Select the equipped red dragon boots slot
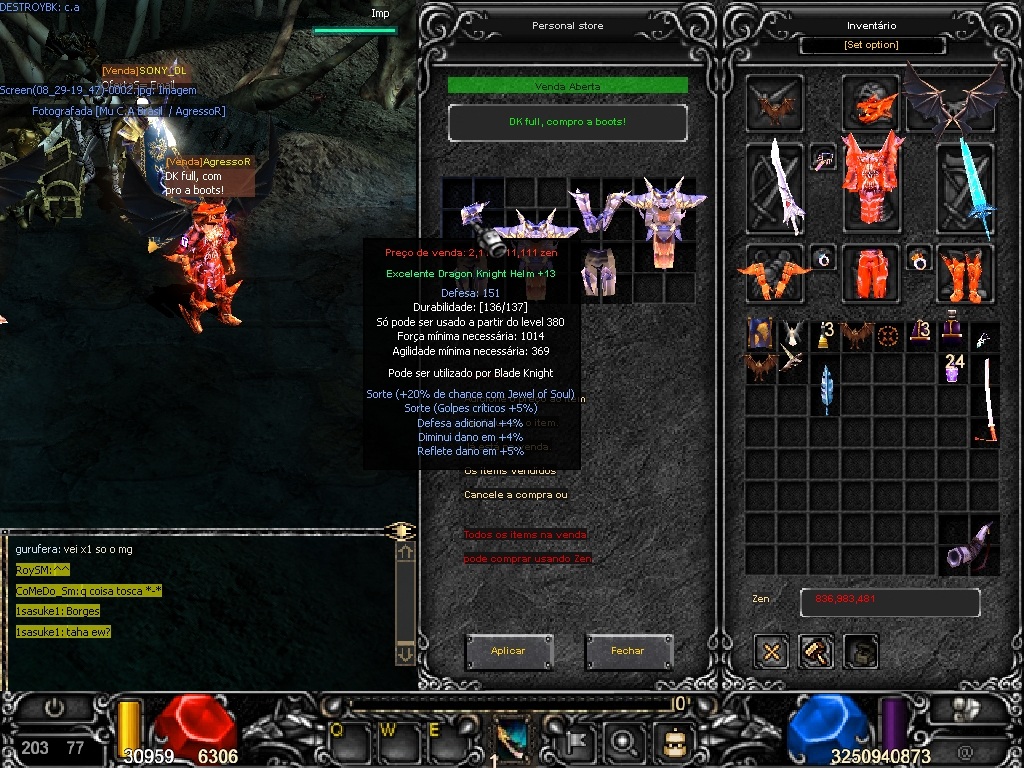Viewport: 1024px width, 768px height. click(964, 273)
